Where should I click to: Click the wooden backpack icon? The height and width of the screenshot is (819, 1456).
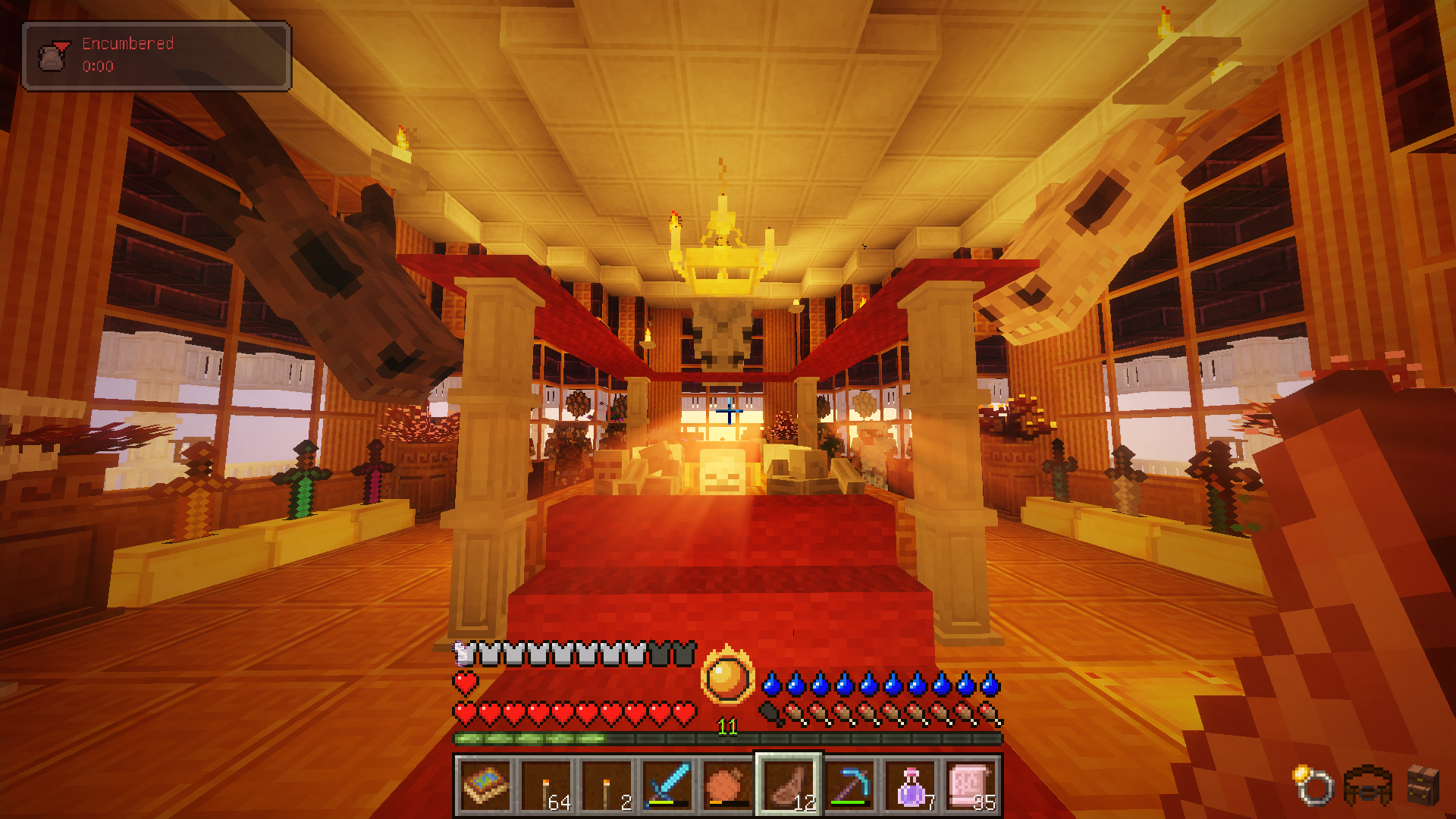(x=1422, y=784)
